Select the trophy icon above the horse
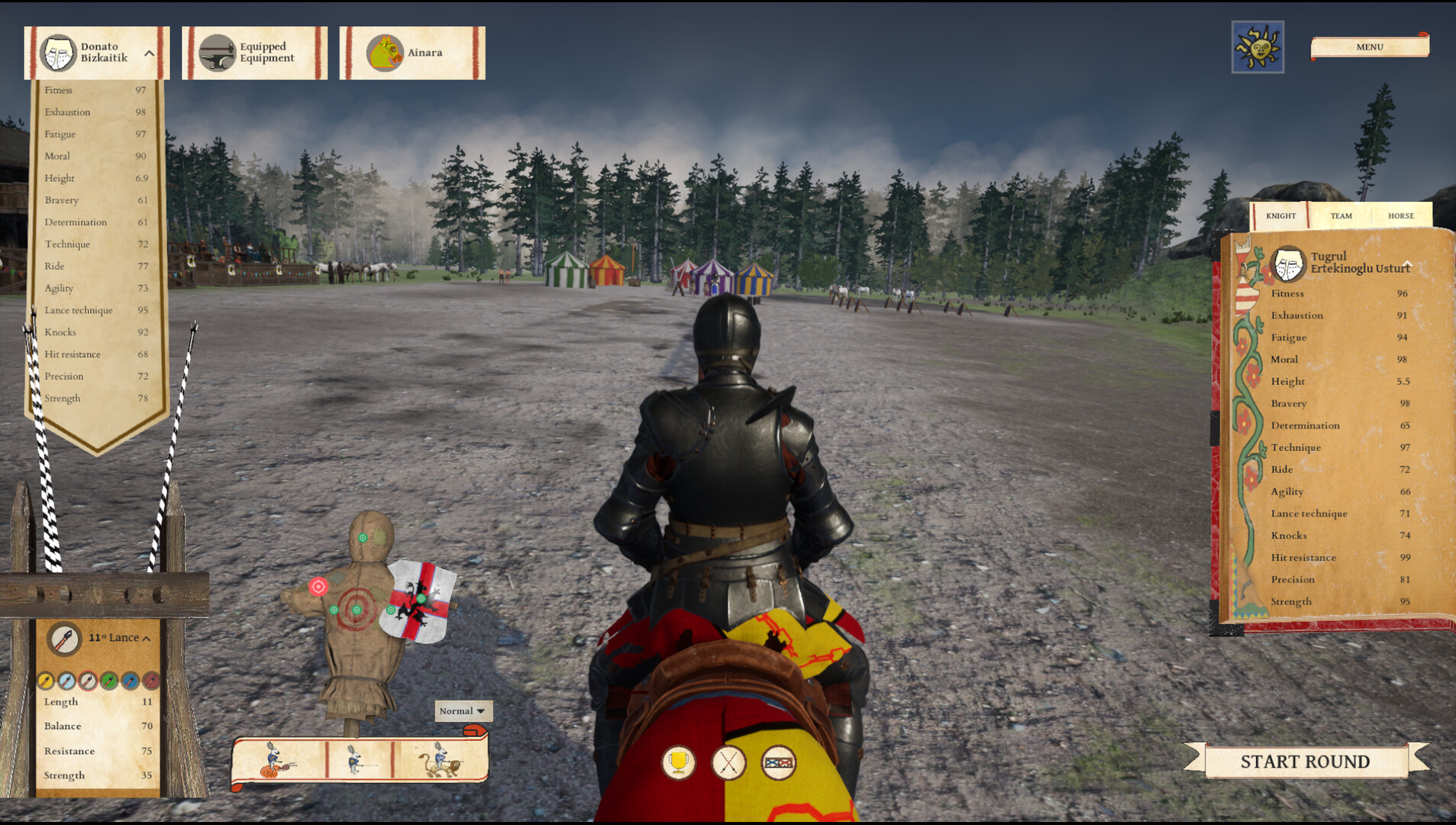The height and width of the screenshot is (825, 1456). tap(679, 761)
